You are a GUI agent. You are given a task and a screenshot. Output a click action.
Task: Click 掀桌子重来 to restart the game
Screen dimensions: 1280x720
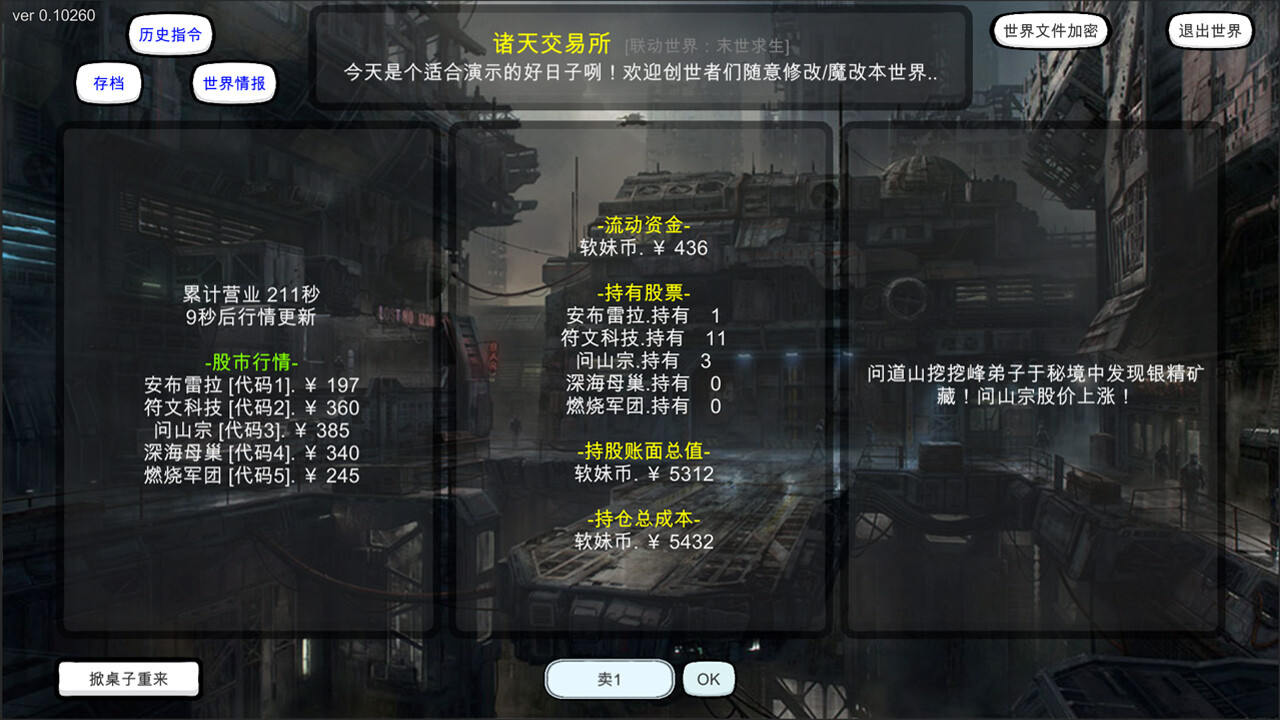(x=128, y=678)
